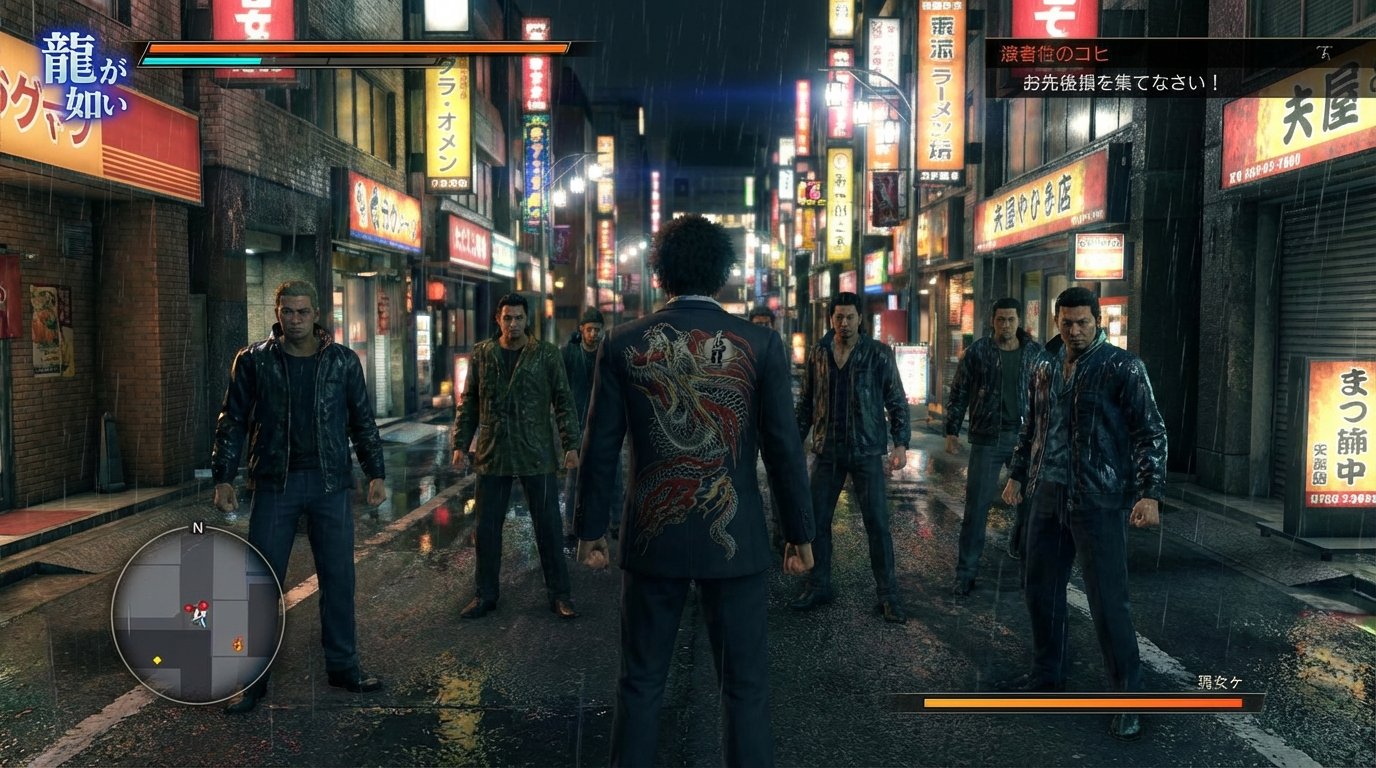Click the N compass indicator on minimap
This screenshot has width=1376, height=768.
coord(197,528)
